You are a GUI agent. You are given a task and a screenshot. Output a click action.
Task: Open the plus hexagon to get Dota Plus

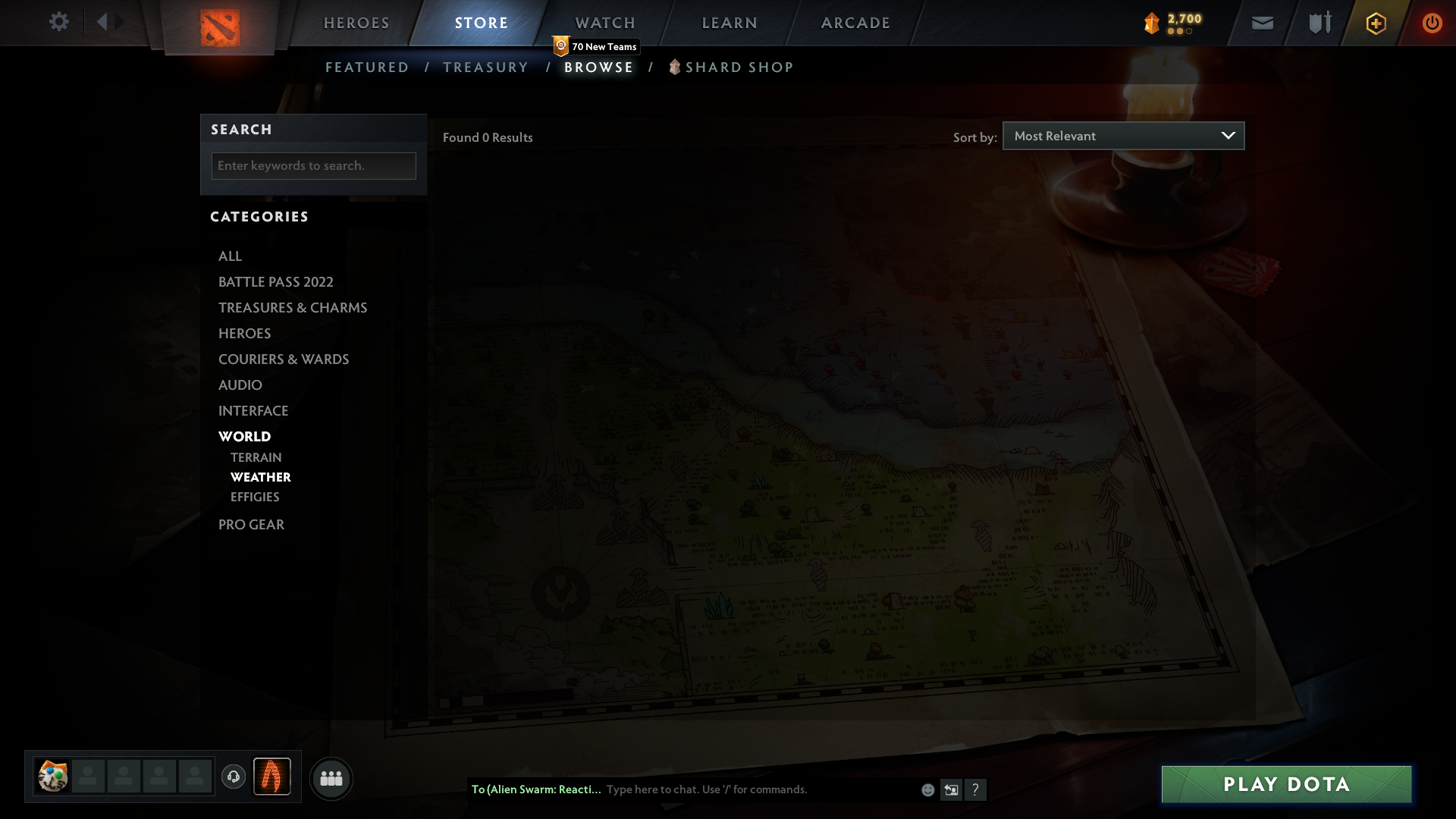point(1376,23)
